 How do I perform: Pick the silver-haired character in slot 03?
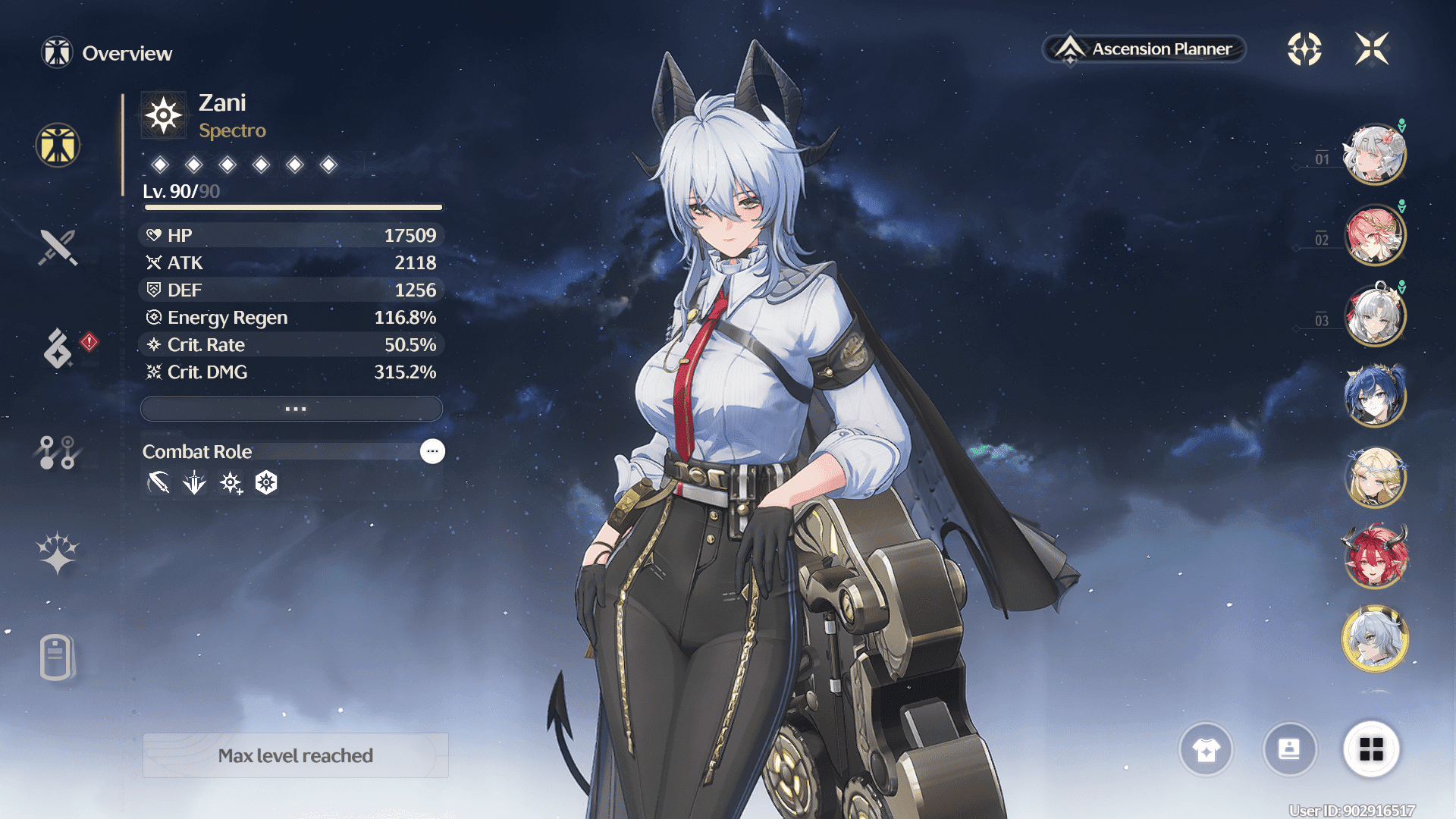point(1374,316)
